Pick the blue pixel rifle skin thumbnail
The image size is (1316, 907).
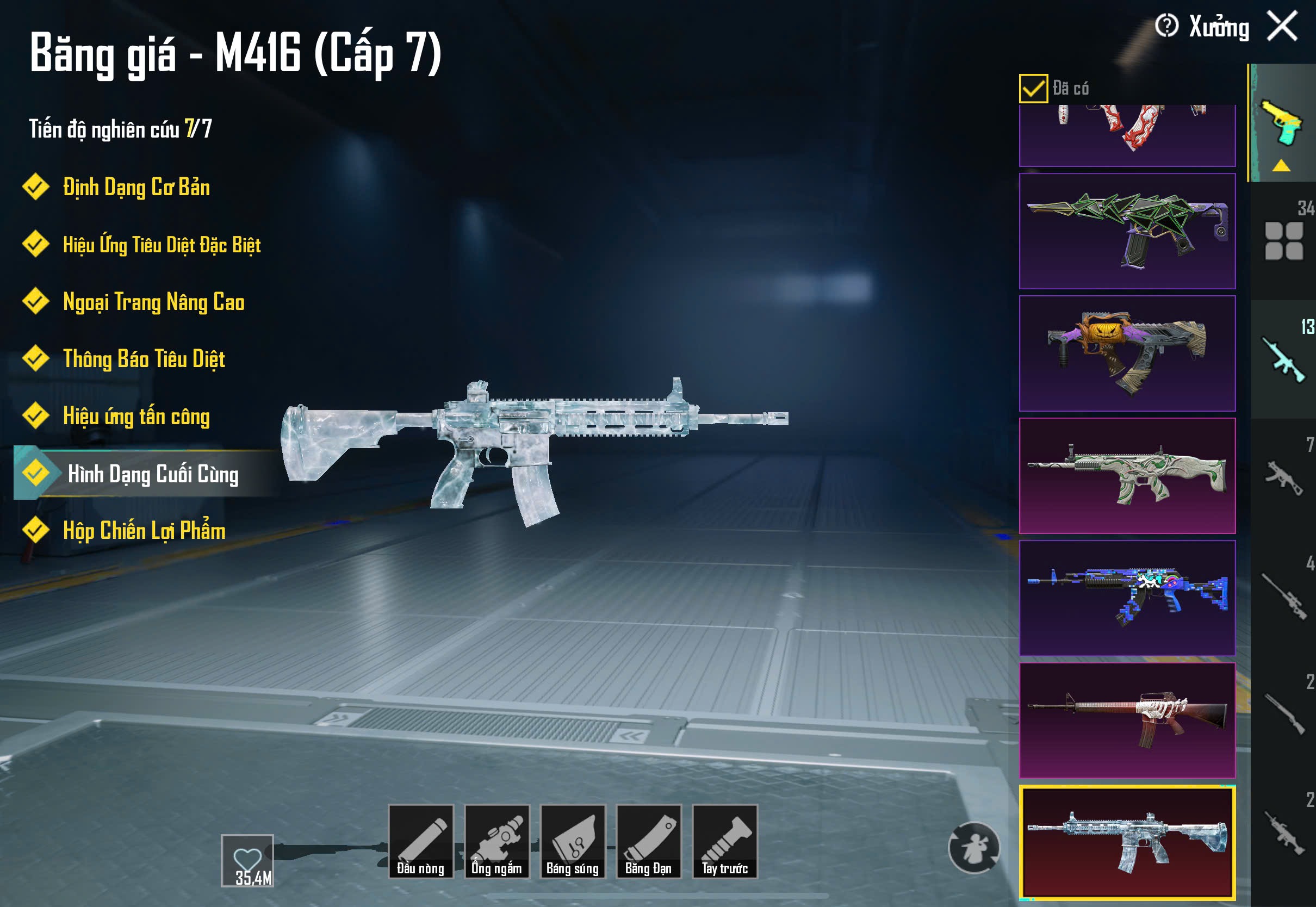point(1127,598)
